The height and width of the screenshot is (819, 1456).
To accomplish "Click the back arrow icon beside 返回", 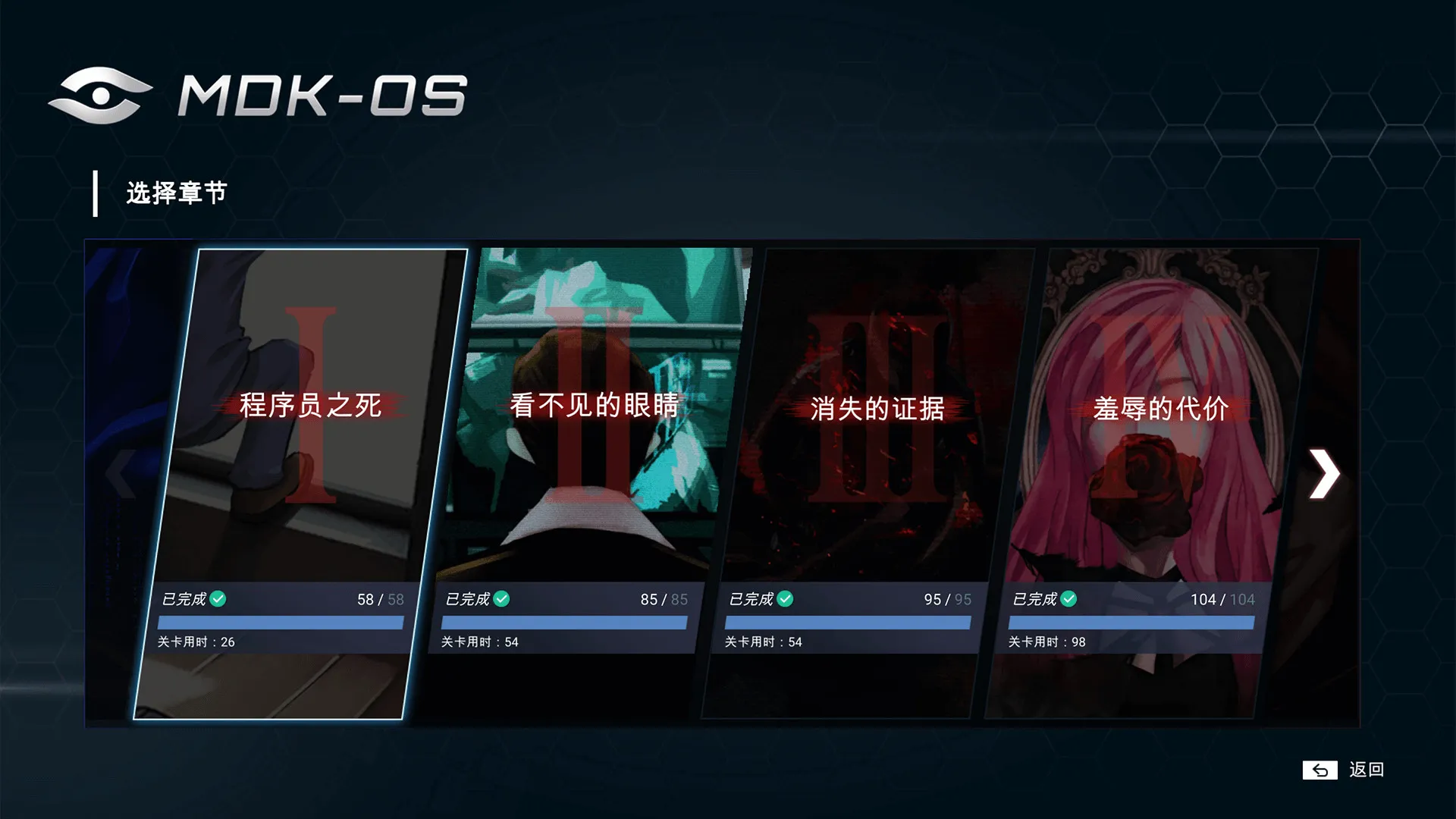I will (1319, 770).
